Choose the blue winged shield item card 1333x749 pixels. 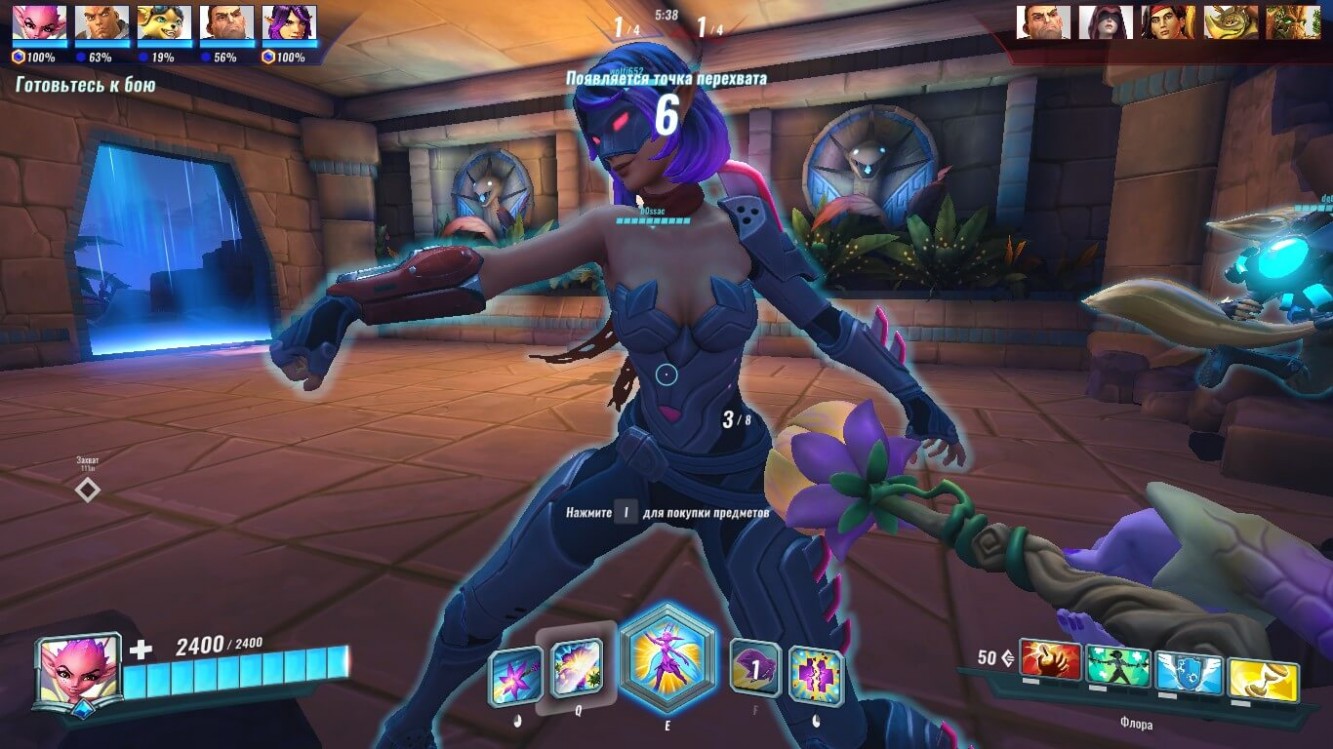click(1189, 672)
